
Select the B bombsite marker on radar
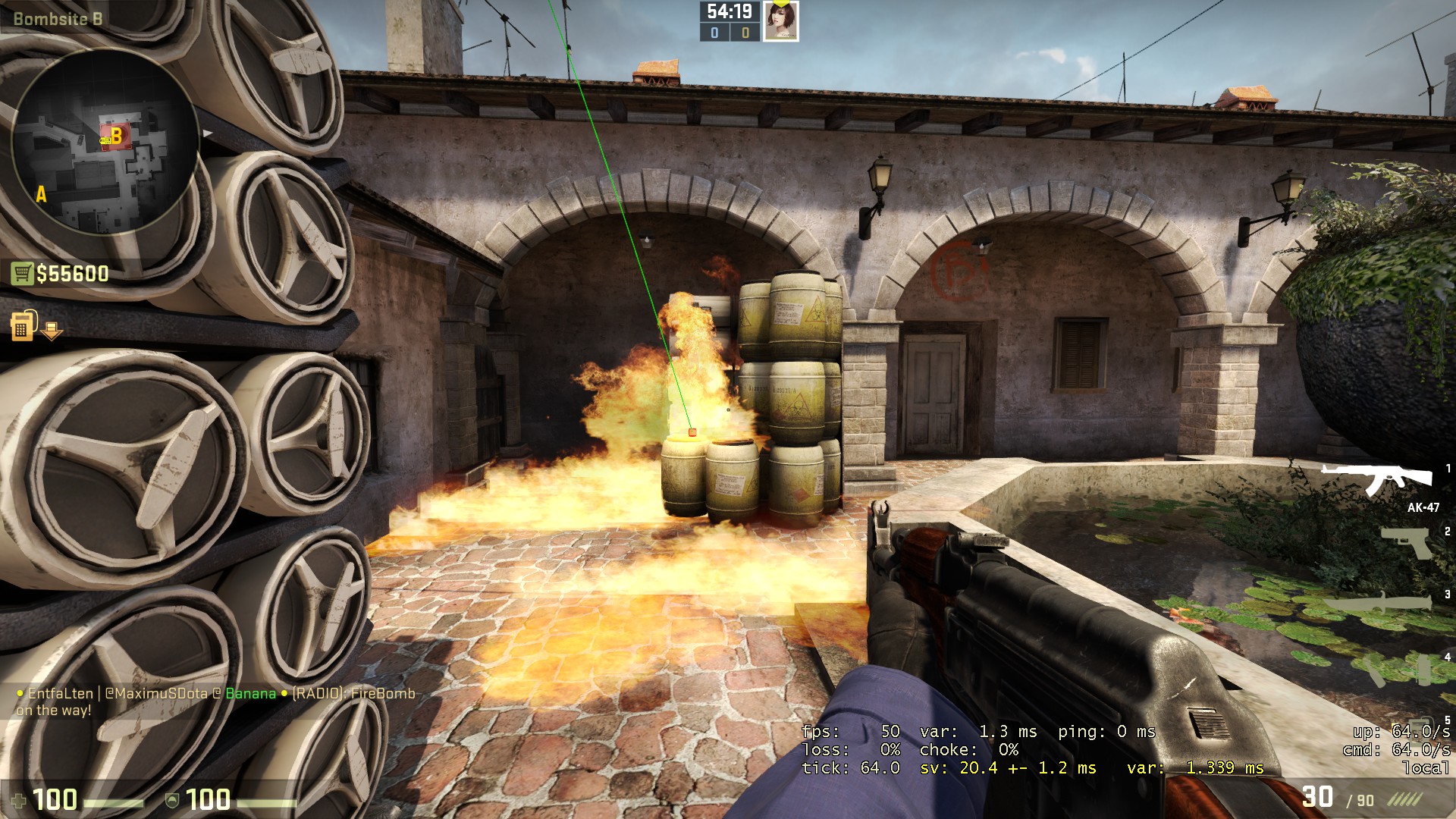pyautogui.click(x=116, y=136)
